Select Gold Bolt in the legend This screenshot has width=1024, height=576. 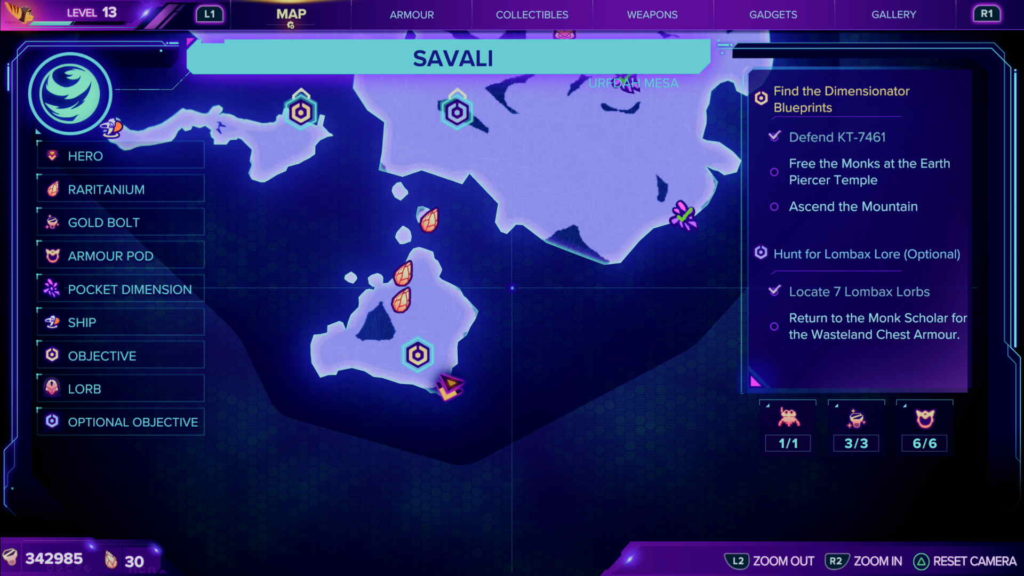pos(120,222)
